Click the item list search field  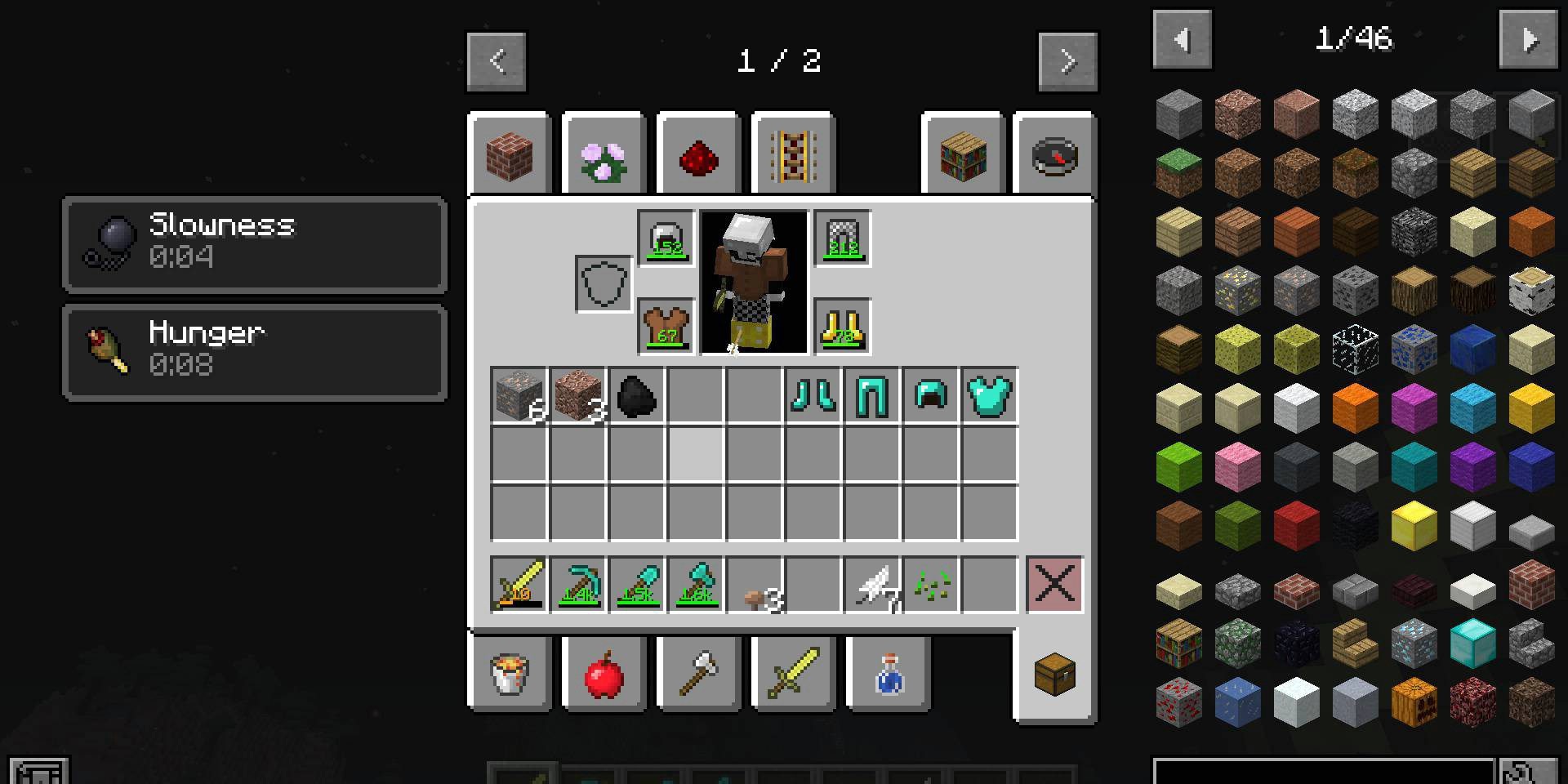click(1323, 772)
